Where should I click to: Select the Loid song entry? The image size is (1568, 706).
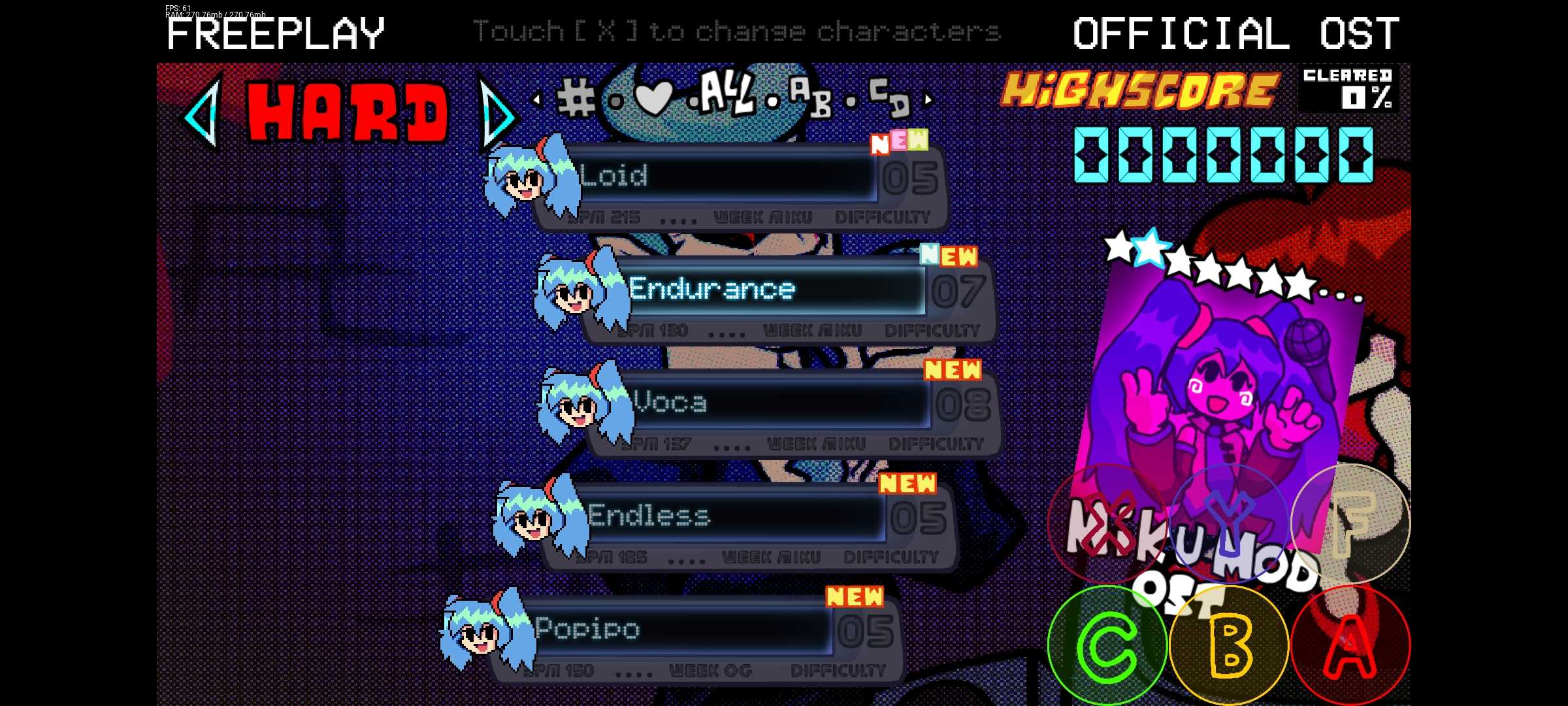[719, 176]
